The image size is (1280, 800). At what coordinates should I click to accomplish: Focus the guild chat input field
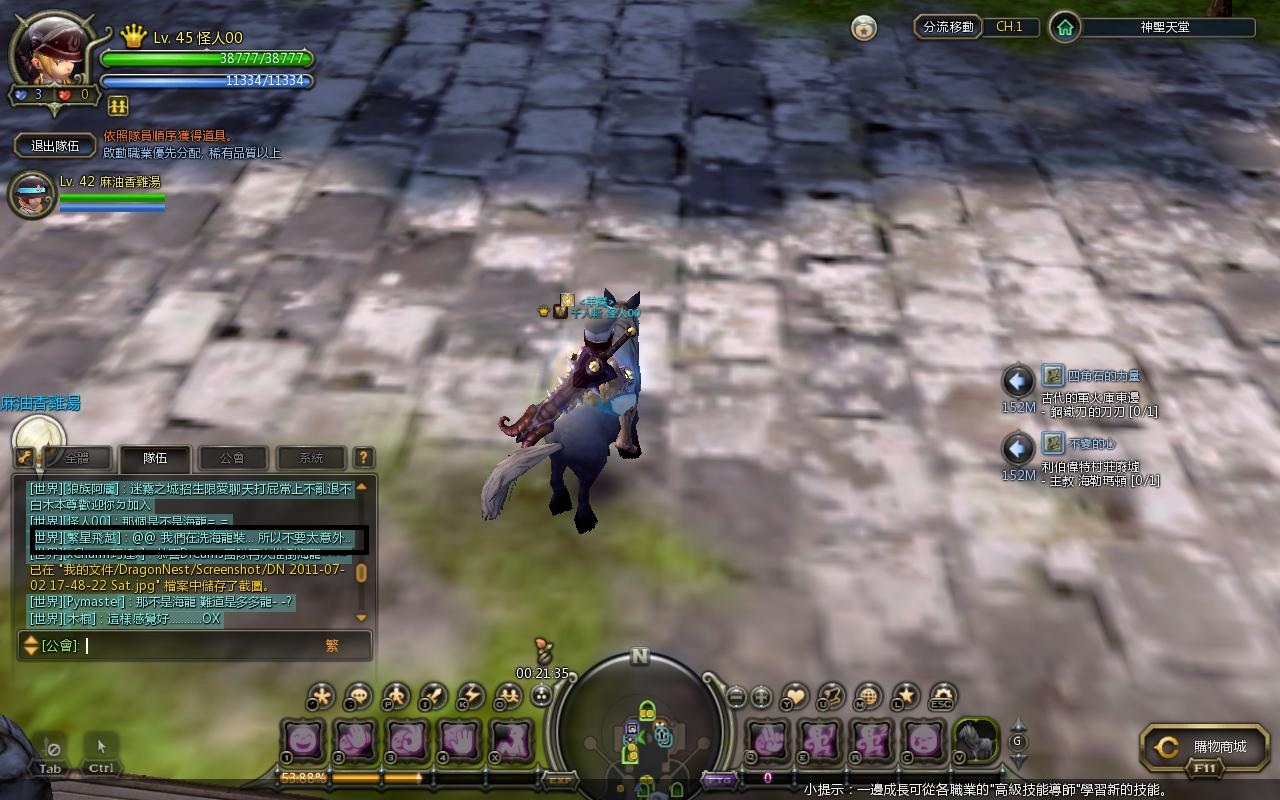(200, 646)
